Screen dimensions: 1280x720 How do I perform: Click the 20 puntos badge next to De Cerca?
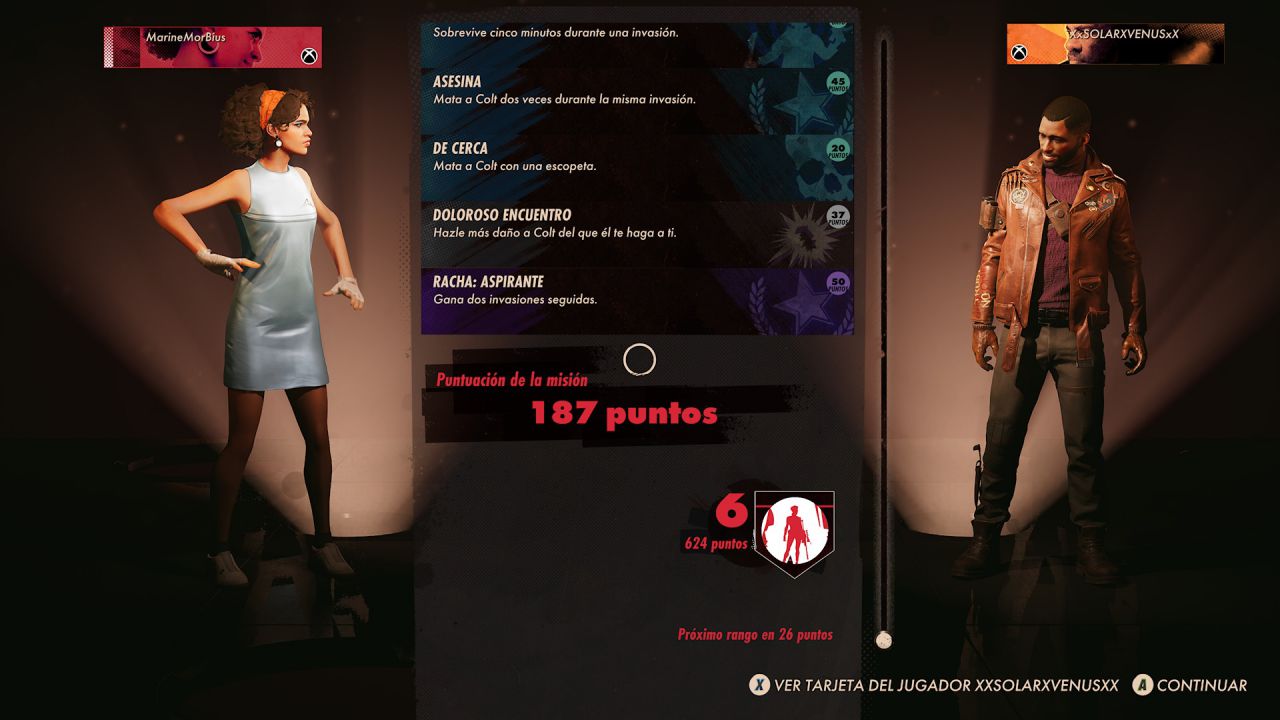(837, 150)
